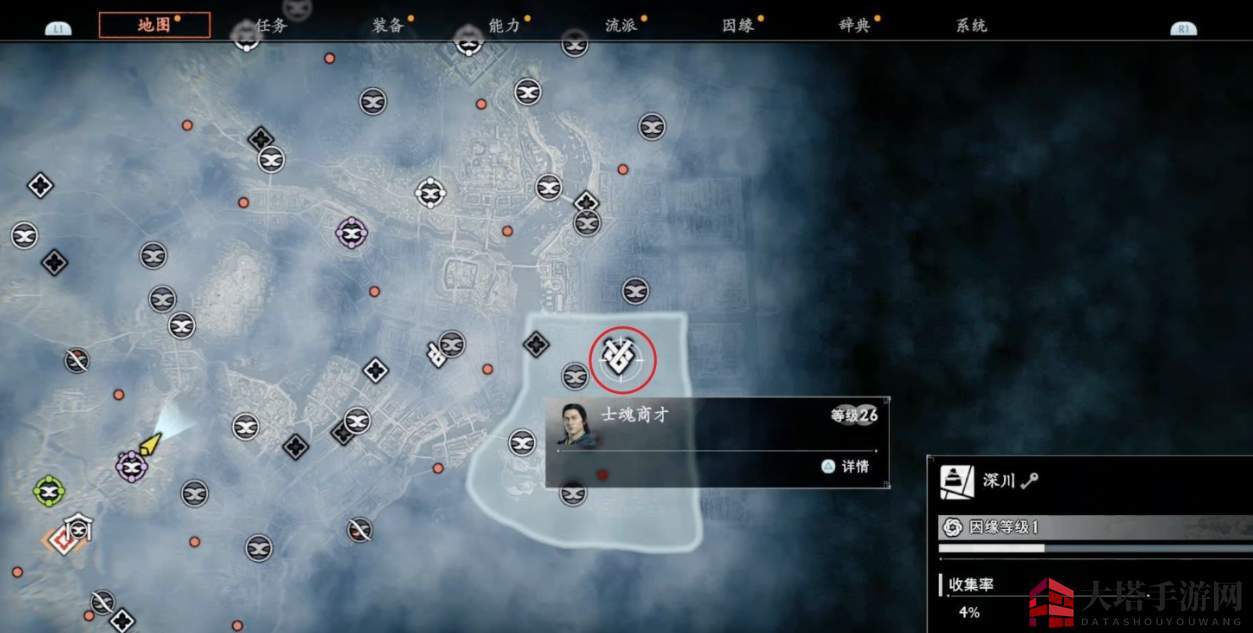Show the 因缘 bonds tab
Image resolution: width=1253 pixels, height=633 pixels.
(x=738, y=26)
